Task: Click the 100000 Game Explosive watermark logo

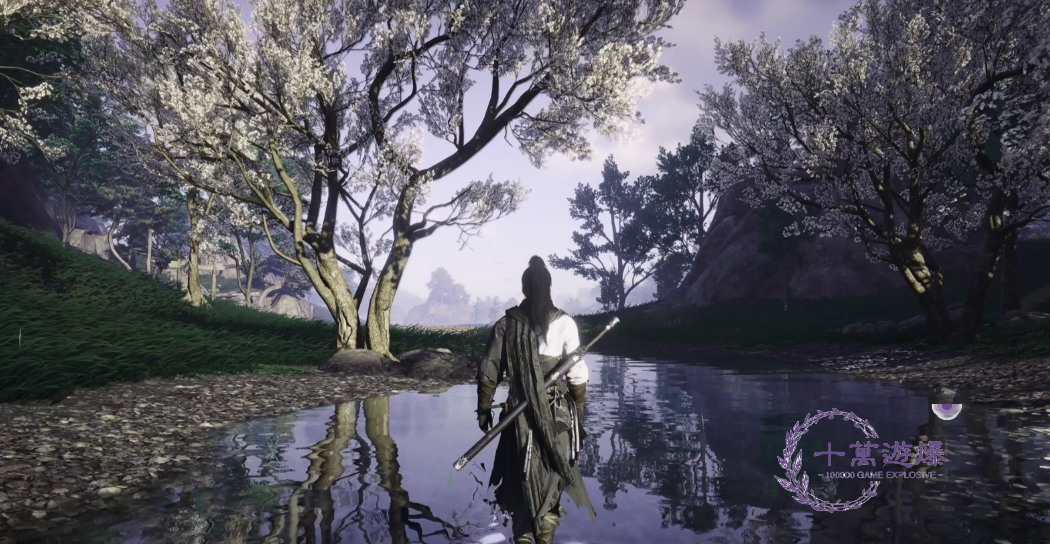Action: pyautogui.click(x=858, y=460)
